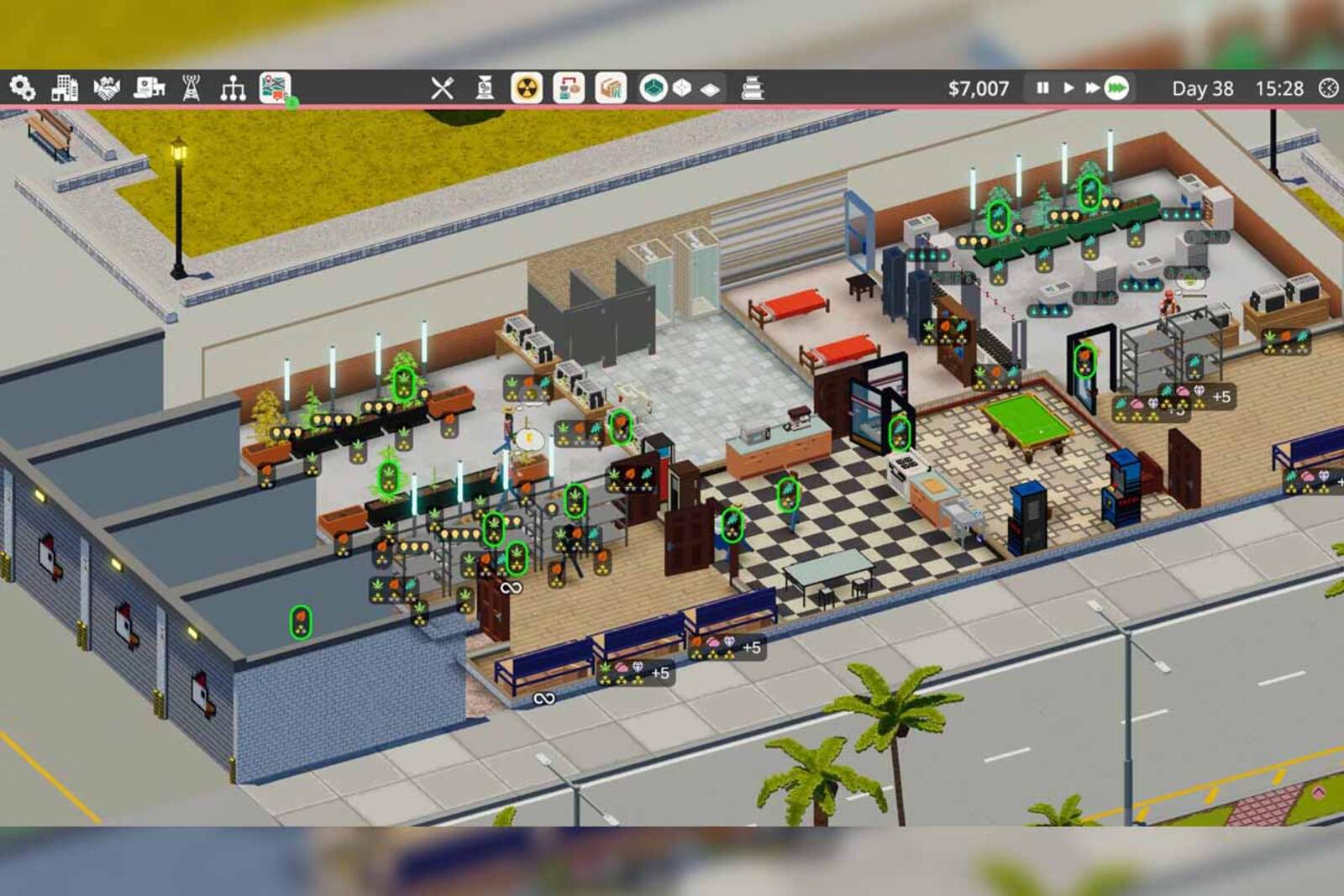
Task: Select the fork and knife icon
Action: point(442,88)
